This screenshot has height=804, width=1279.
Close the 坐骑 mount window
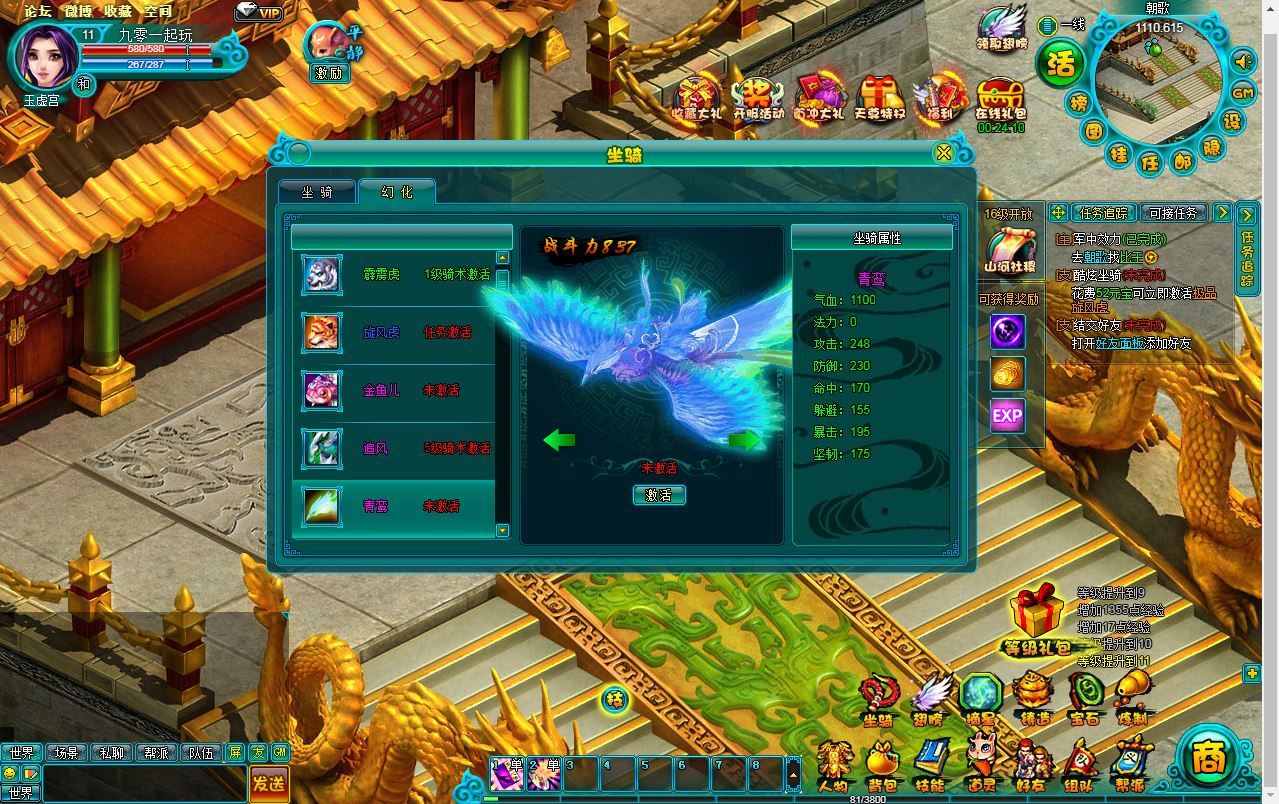tap(942, 152)
